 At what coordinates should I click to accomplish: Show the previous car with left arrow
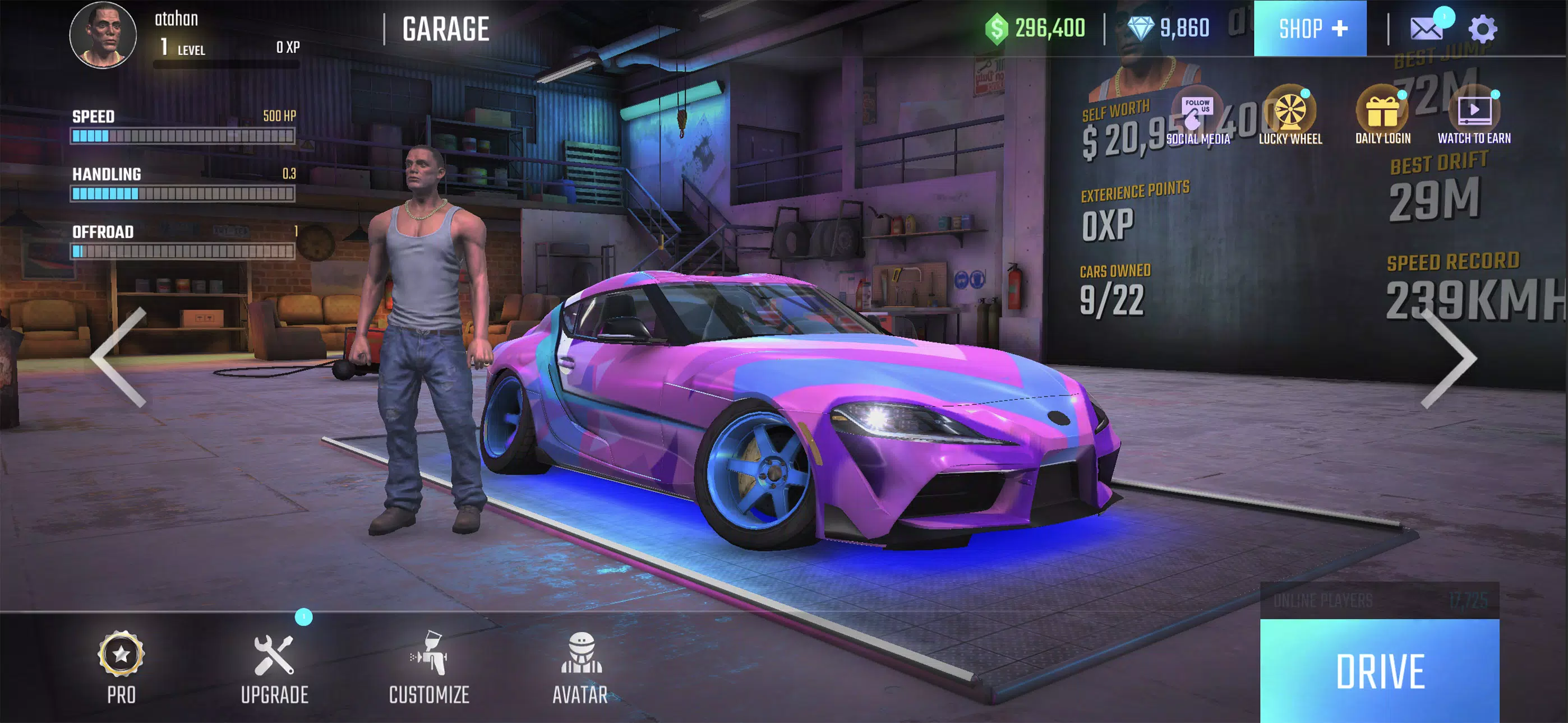pyautogui.click(x=120, y=357)
